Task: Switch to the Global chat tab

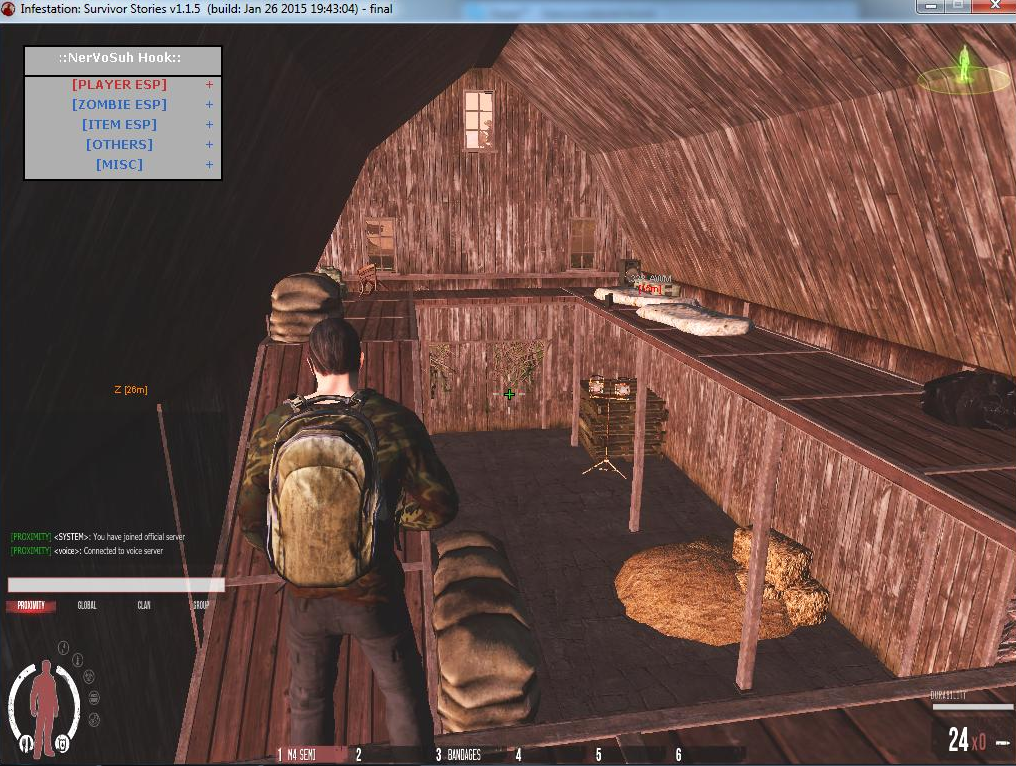Action: point(87,606)
